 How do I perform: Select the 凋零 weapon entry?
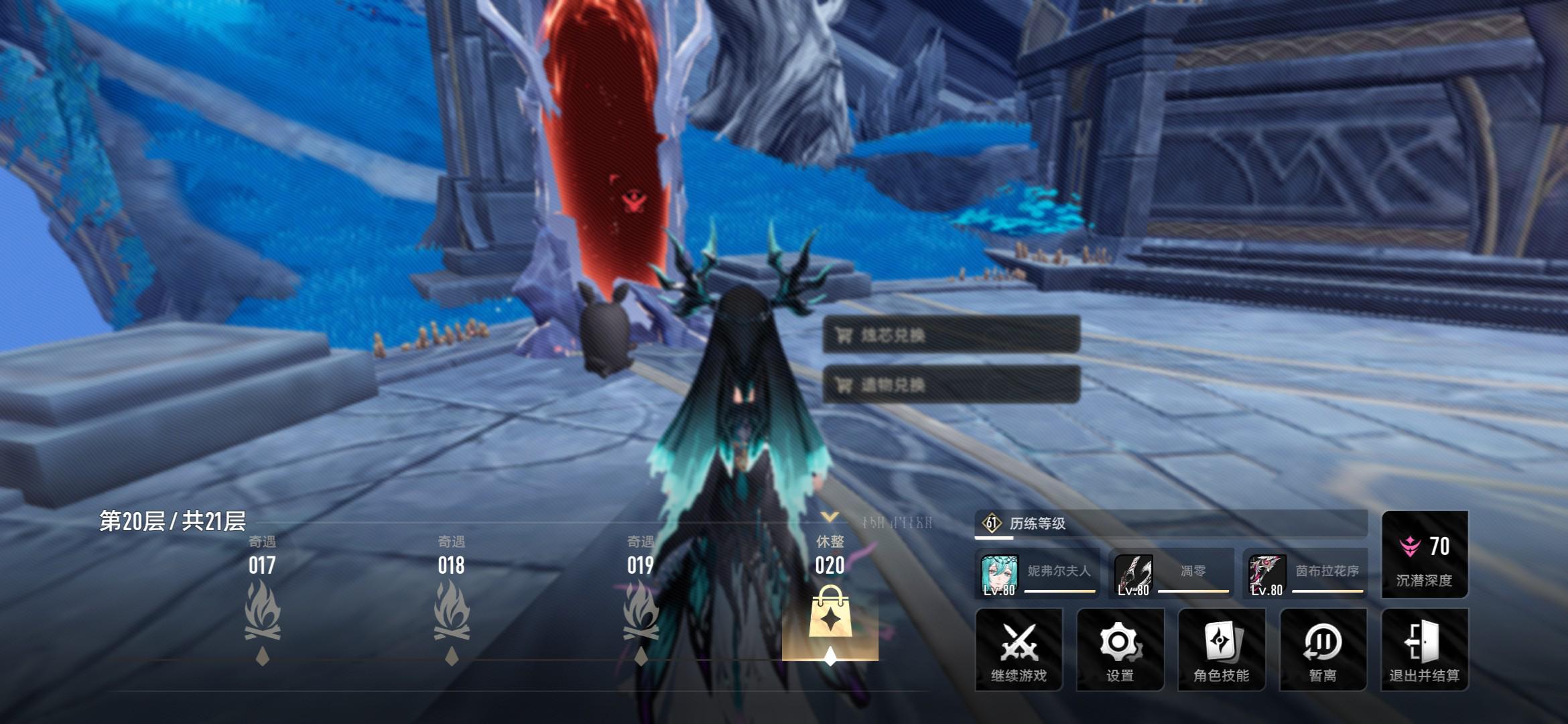point(1171,574)
